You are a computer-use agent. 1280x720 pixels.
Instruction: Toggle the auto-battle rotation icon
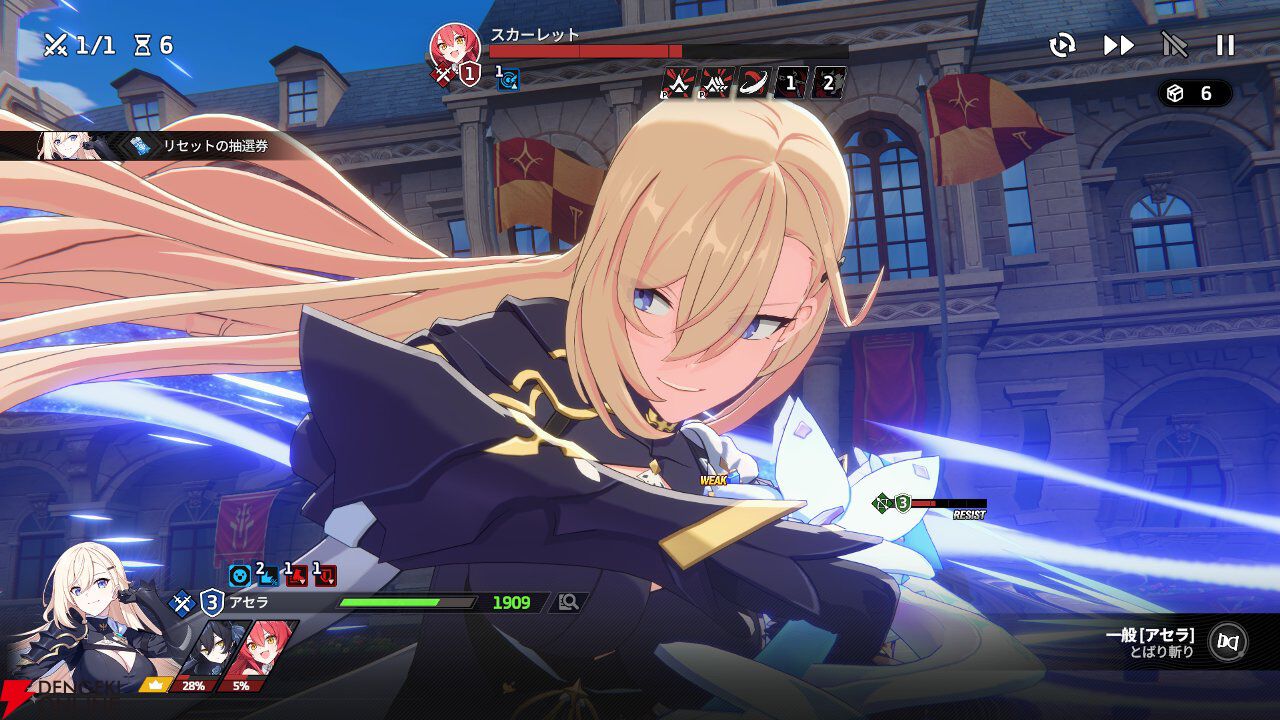[1062, 45]
